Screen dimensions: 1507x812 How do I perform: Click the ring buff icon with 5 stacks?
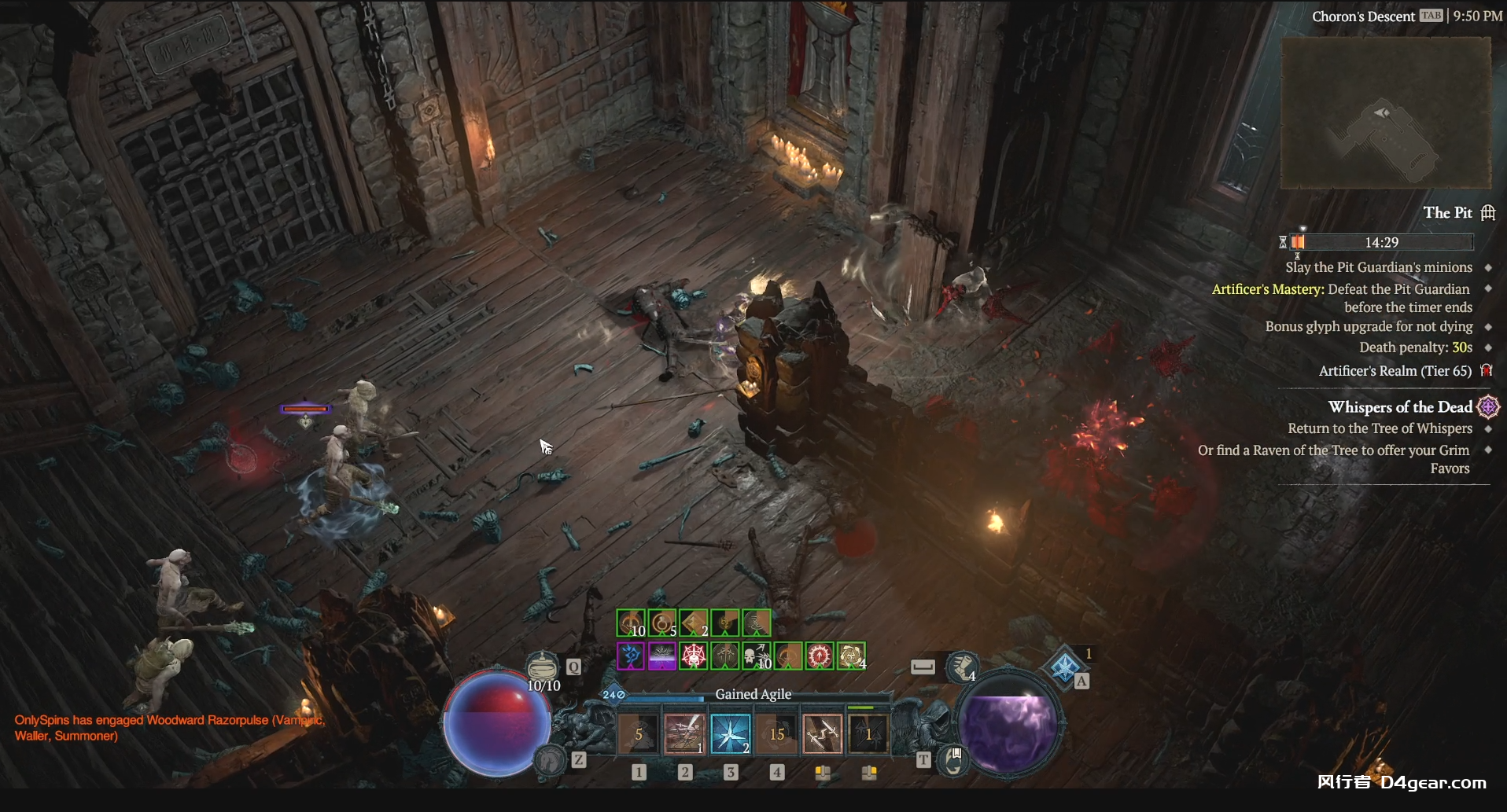(x=662, y=624)
